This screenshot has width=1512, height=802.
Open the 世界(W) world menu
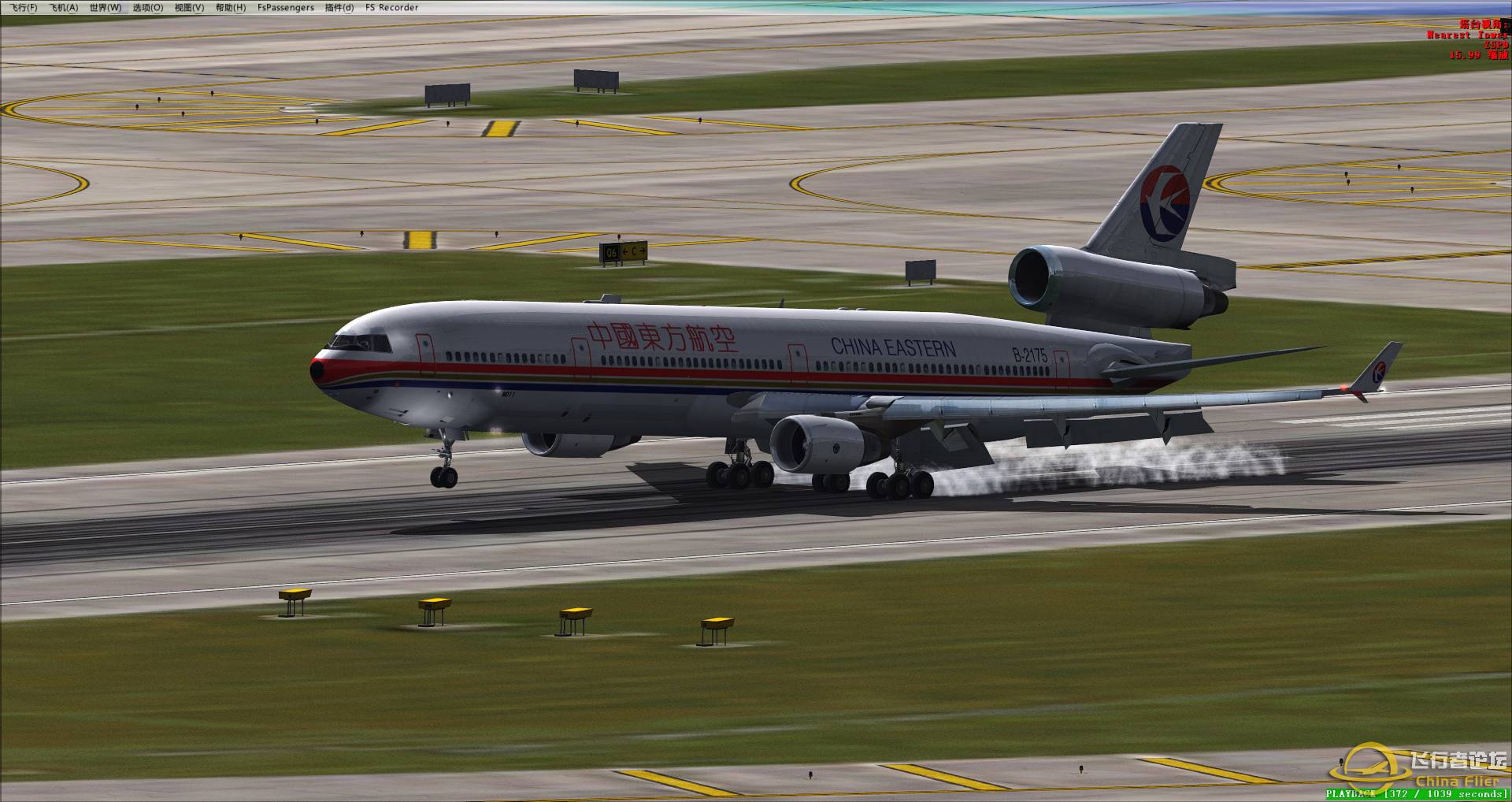(106, 7)
